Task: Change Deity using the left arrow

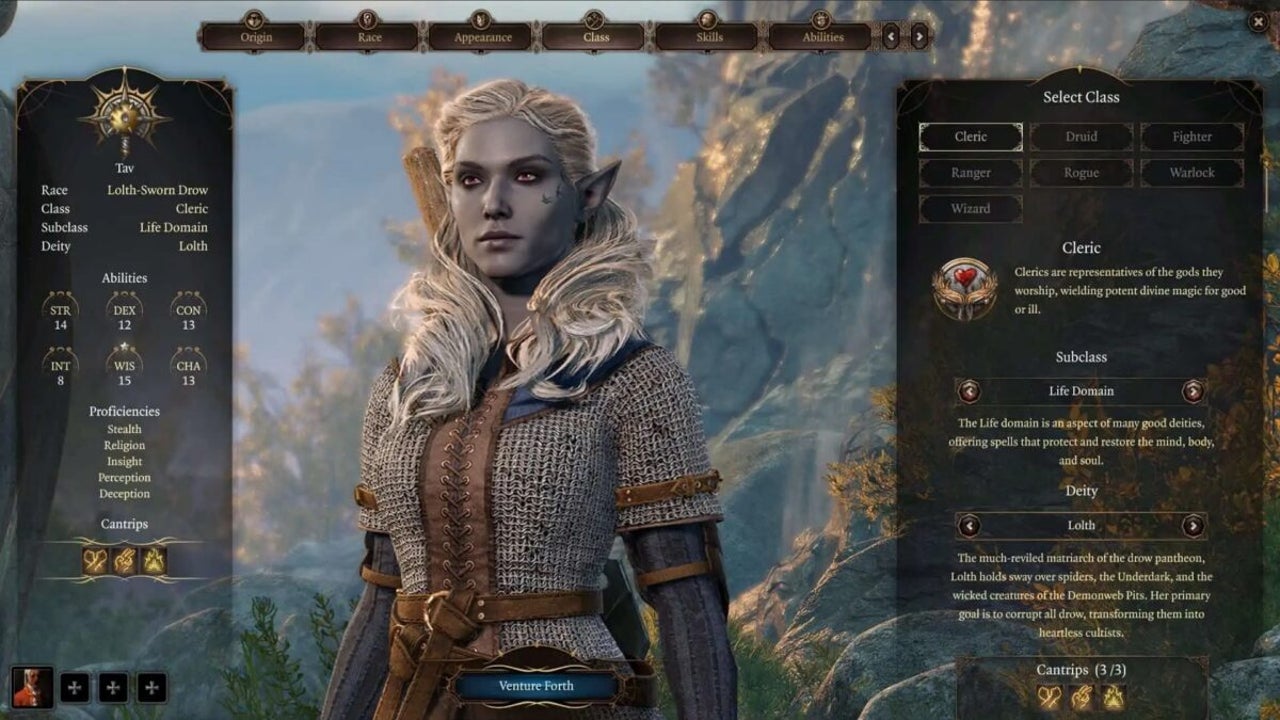Action: pos(970,525)
